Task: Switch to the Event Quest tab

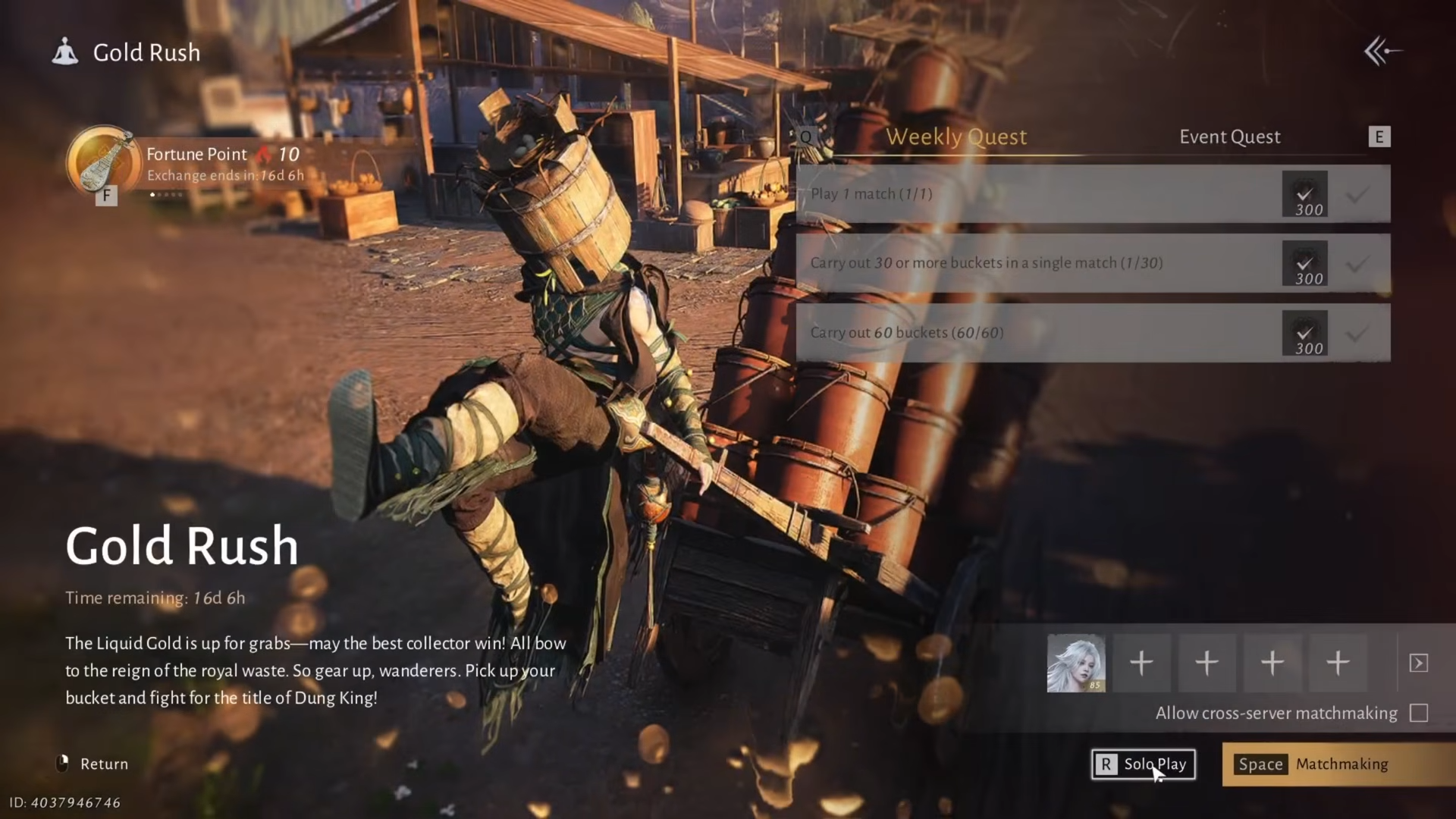Action: click(1229, 136)
